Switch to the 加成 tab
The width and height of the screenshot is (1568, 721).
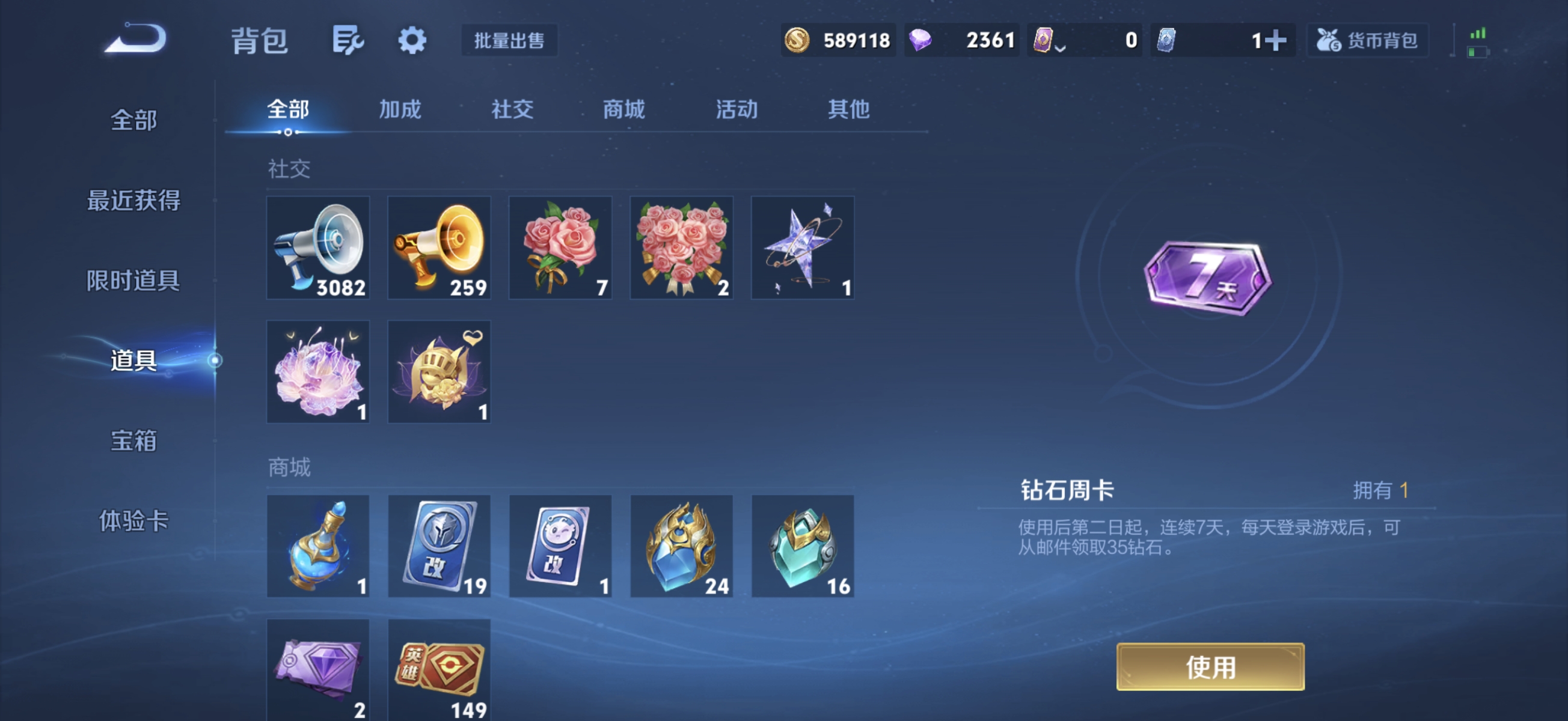pos(399,110)
